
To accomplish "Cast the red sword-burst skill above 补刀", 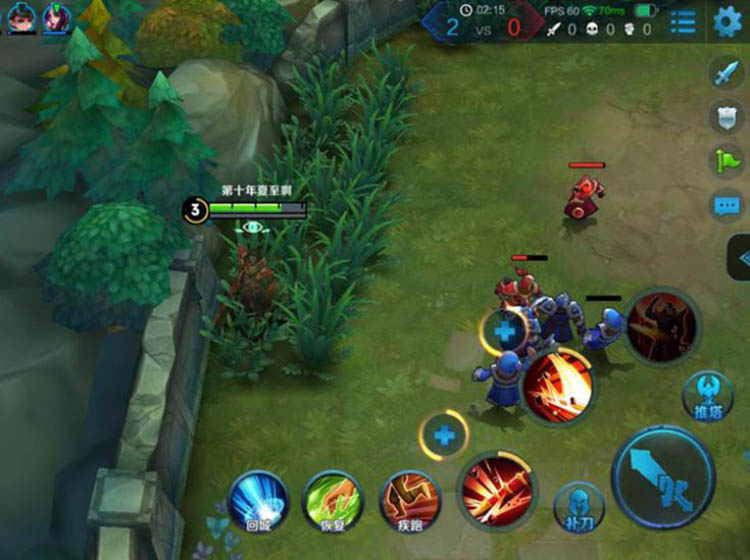I will click(497, 492).
